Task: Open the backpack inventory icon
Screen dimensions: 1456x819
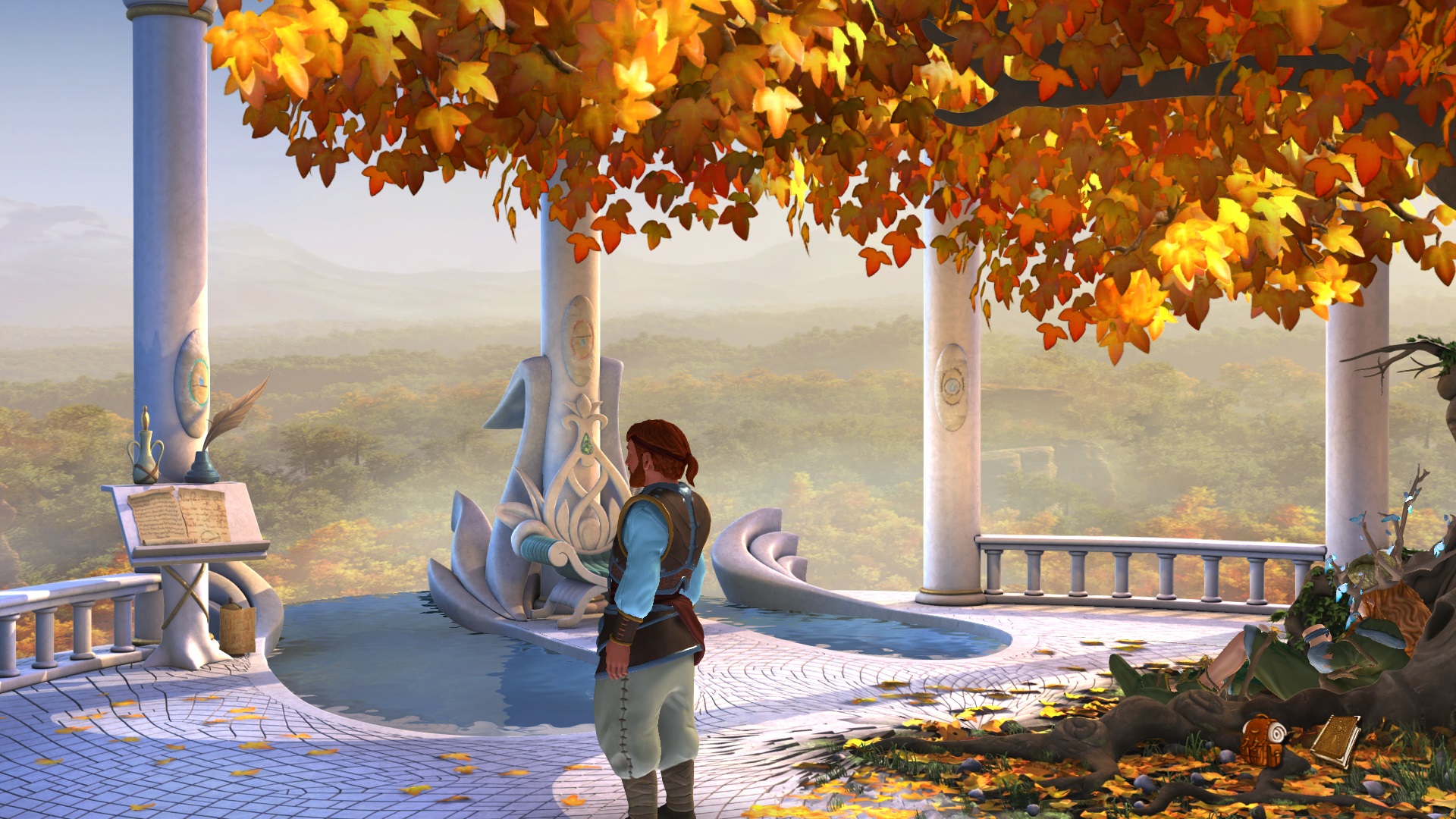Action: (1263, 739)
